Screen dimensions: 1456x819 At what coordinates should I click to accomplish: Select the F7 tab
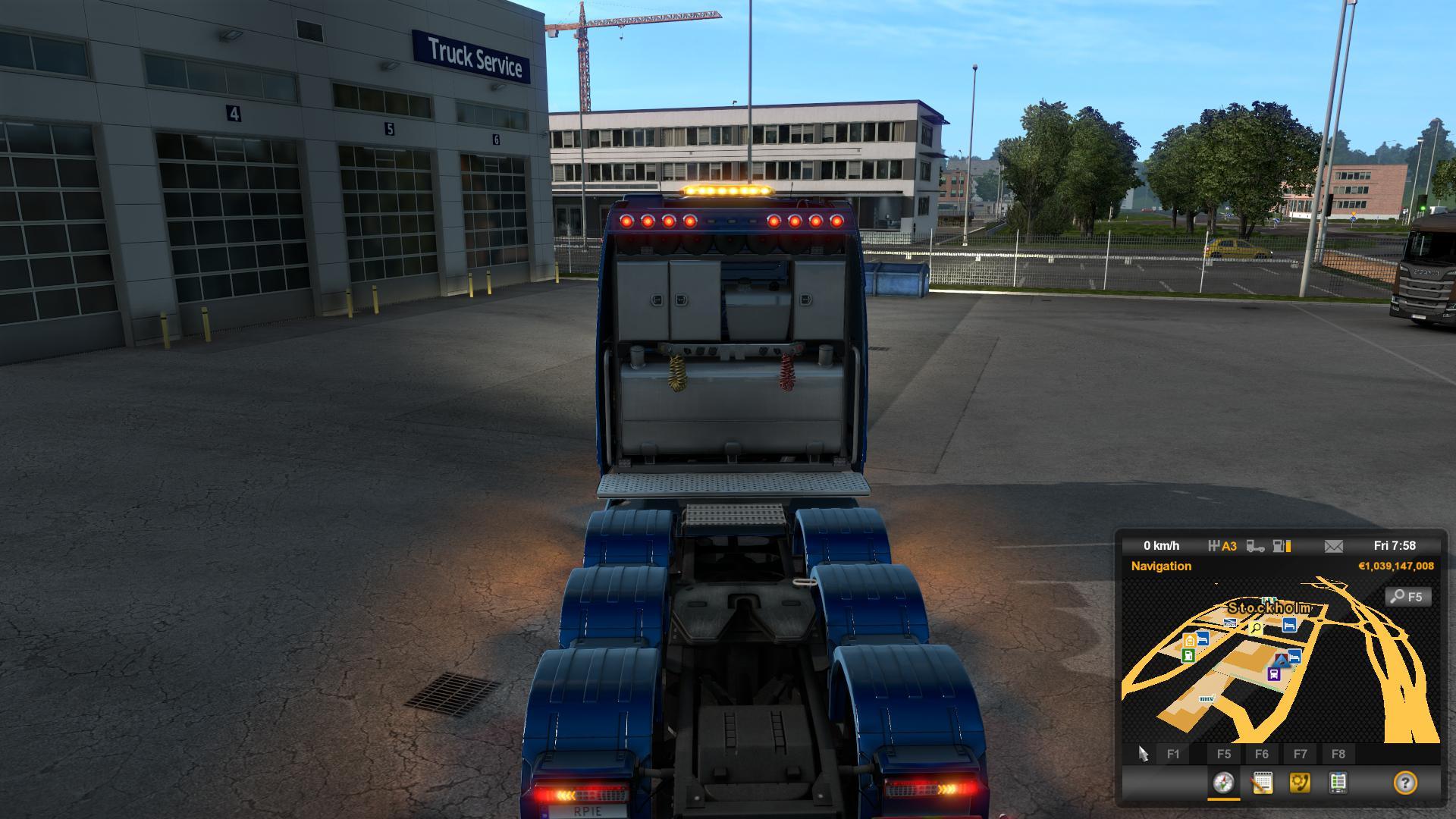(1301, 753)
